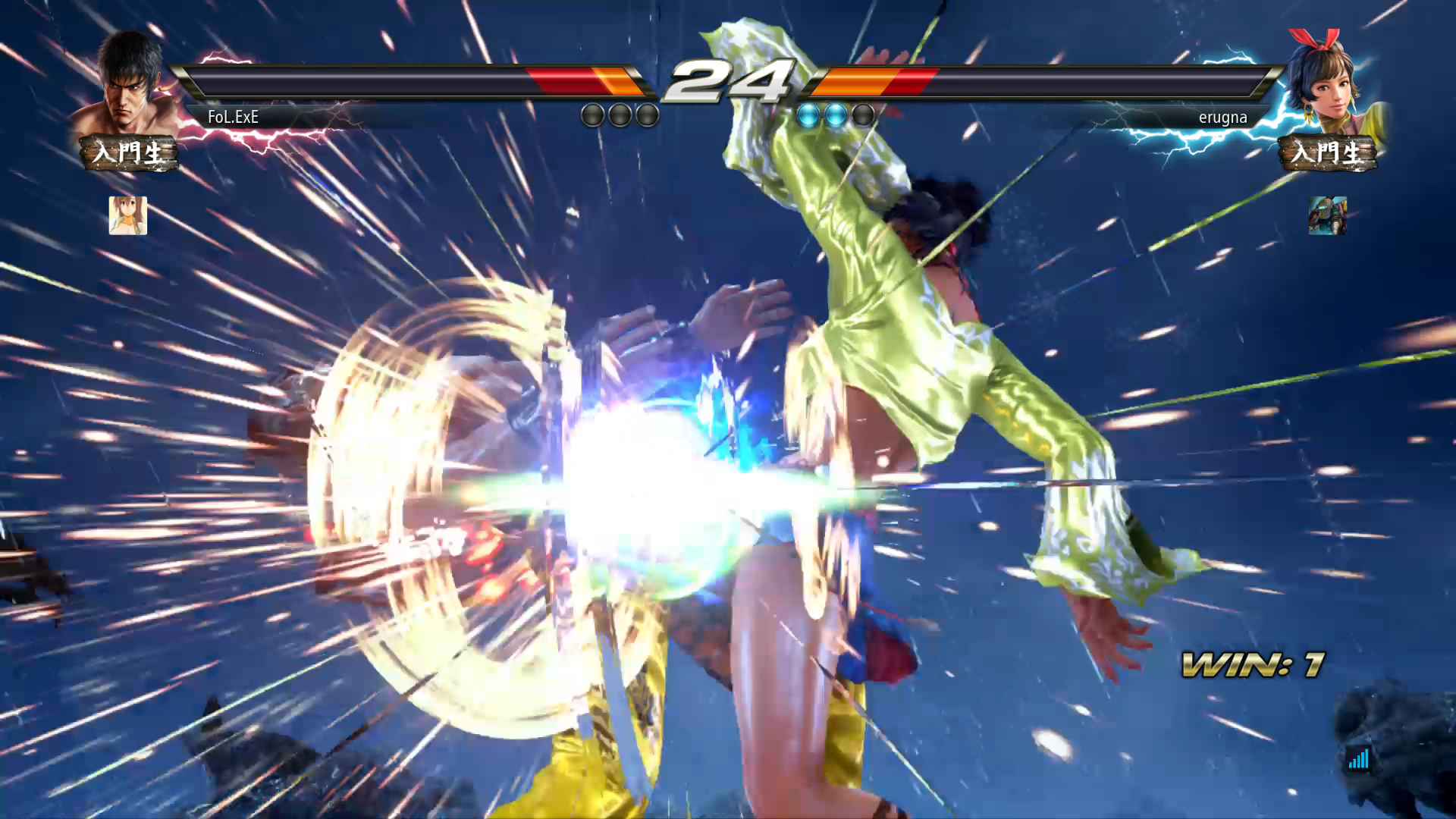Click the rank plate under erugna's portrait
The image size is (1456, 819).
click(x=1327, y=152)
